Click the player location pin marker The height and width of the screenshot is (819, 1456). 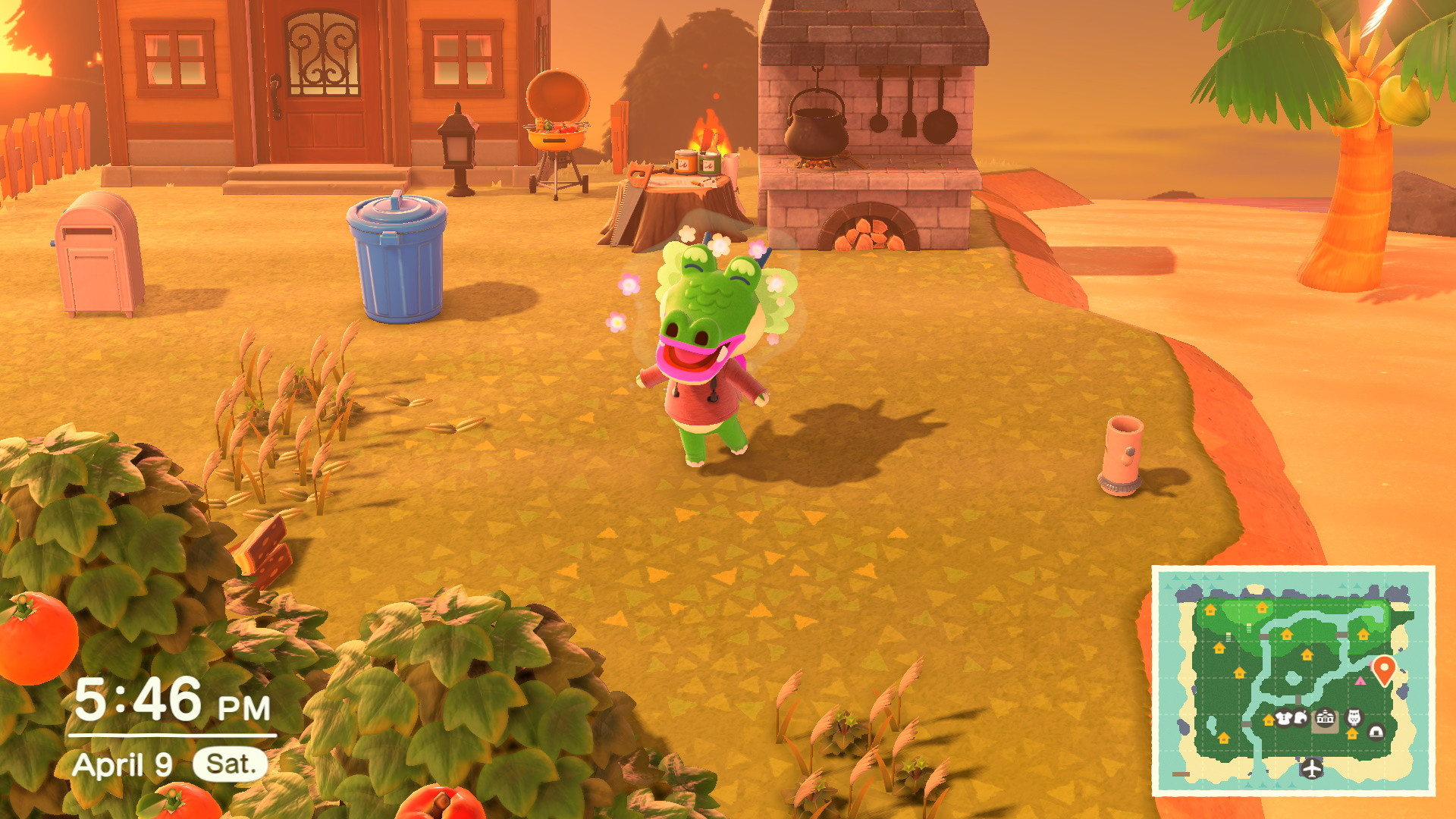[x=1385, y=667]
